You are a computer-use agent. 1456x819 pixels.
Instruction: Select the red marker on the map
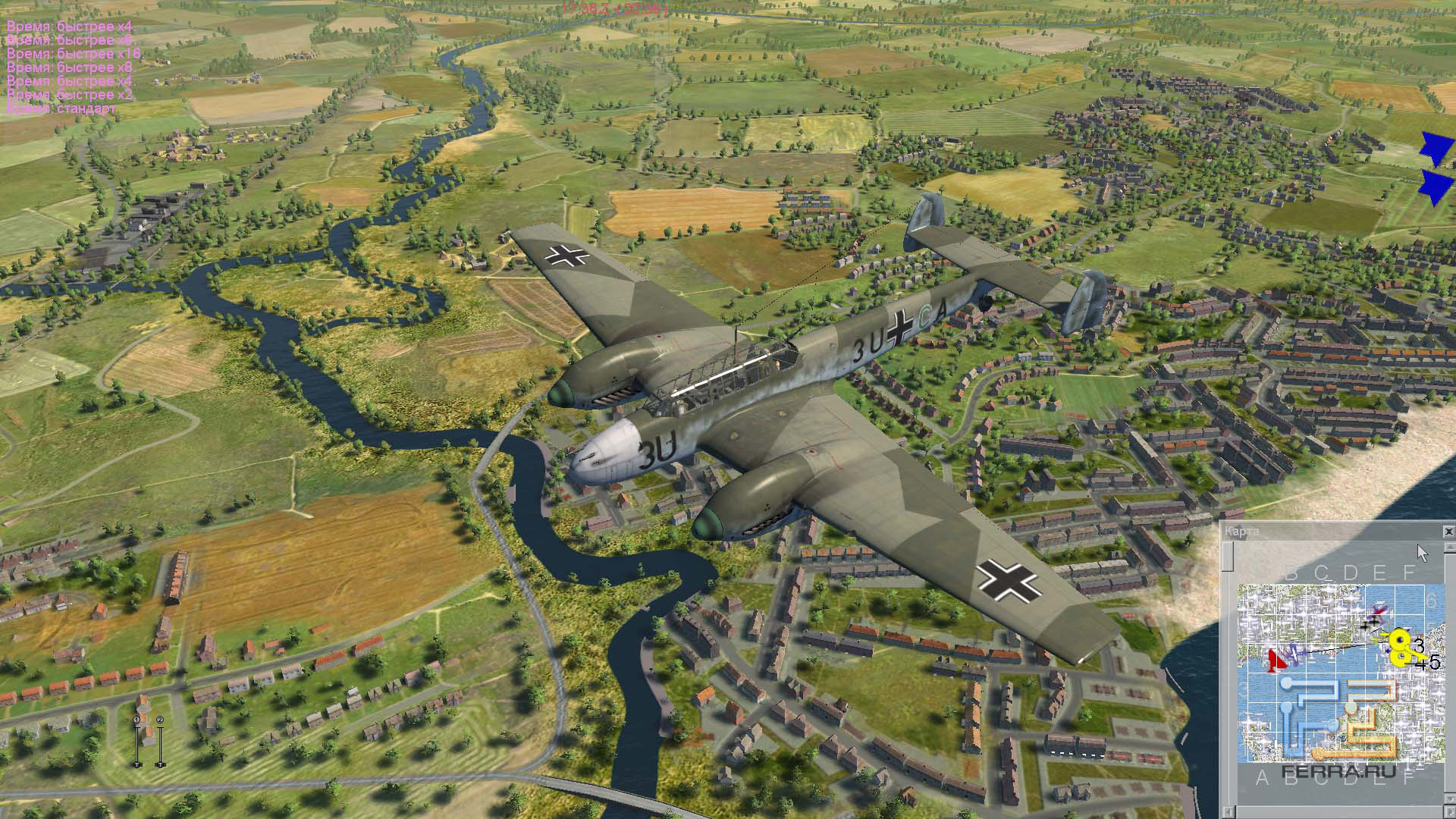coord(1276,660)
